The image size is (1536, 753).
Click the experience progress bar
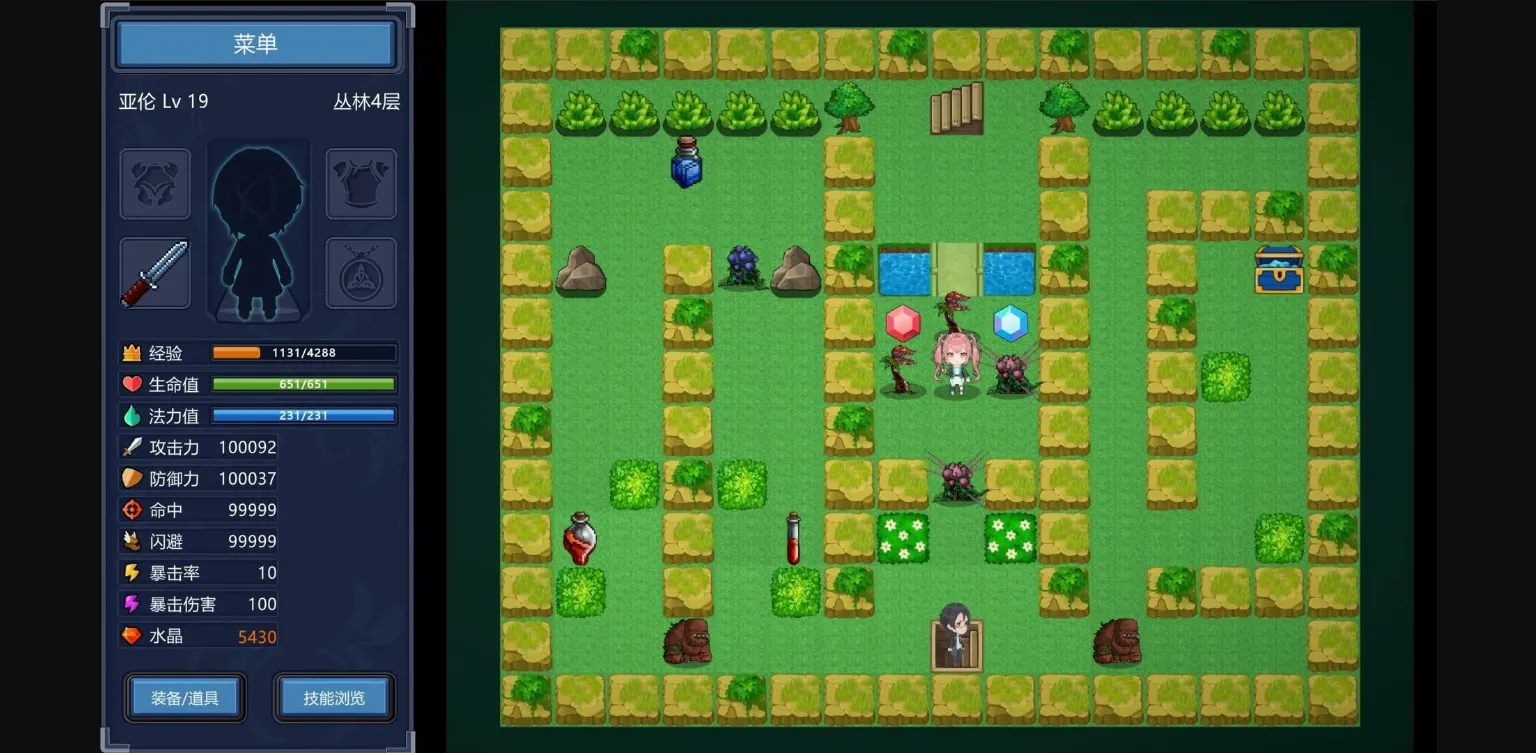[x=302, y=352]
